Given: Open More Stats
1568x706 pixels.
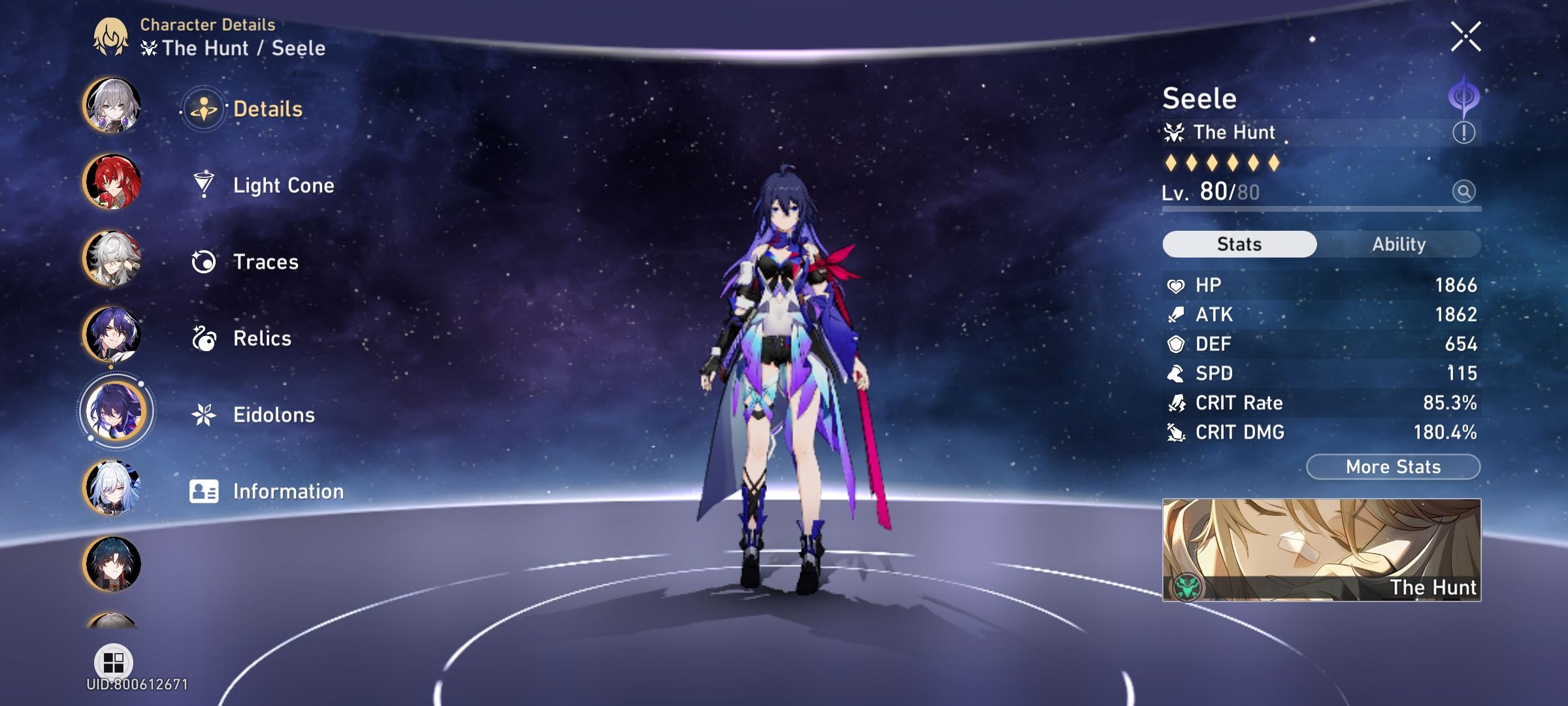Looking at the screenshot, I should coord(1393,466).
